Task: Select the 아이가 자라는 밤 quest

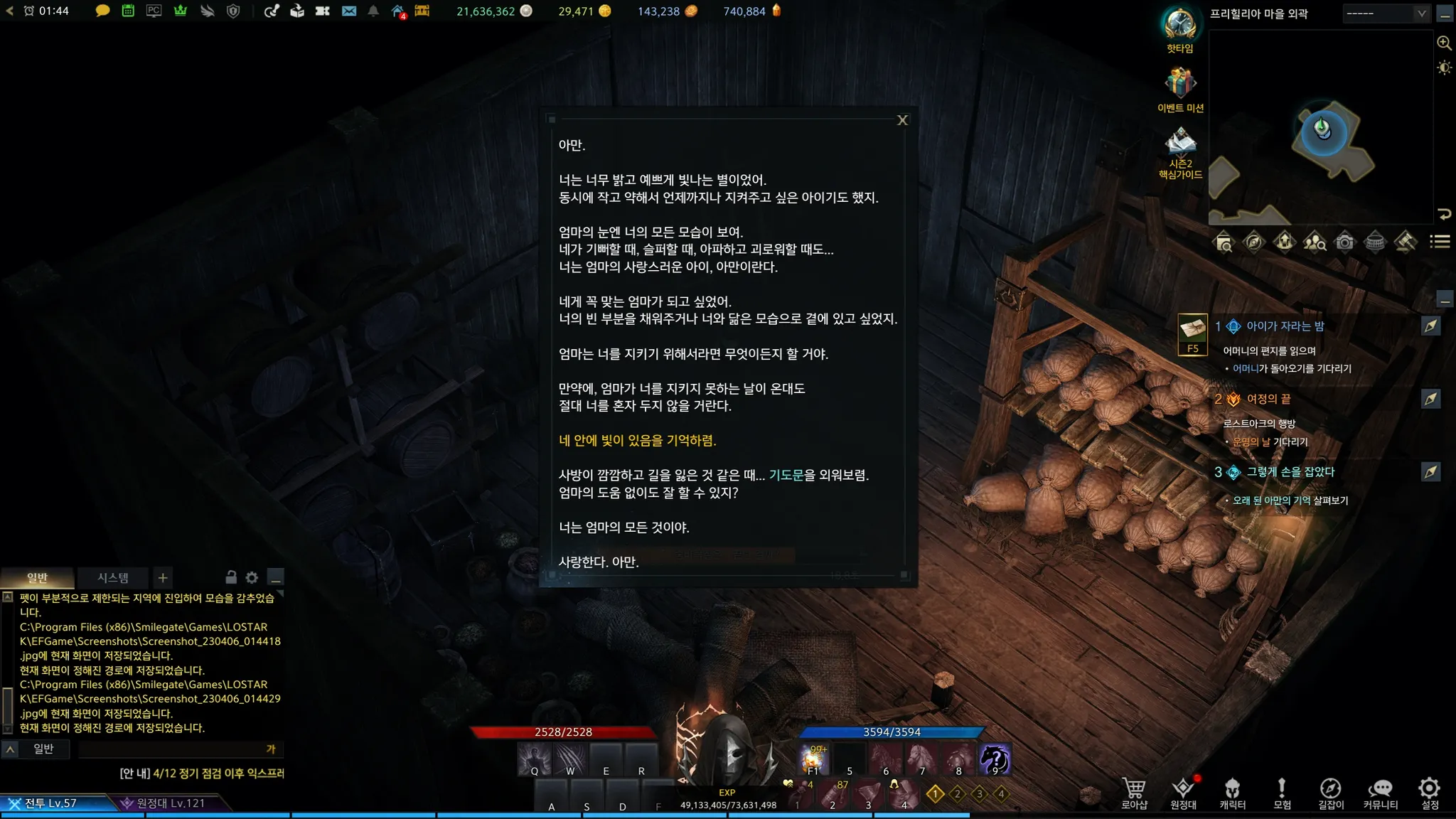Action: click(1285, 326)
